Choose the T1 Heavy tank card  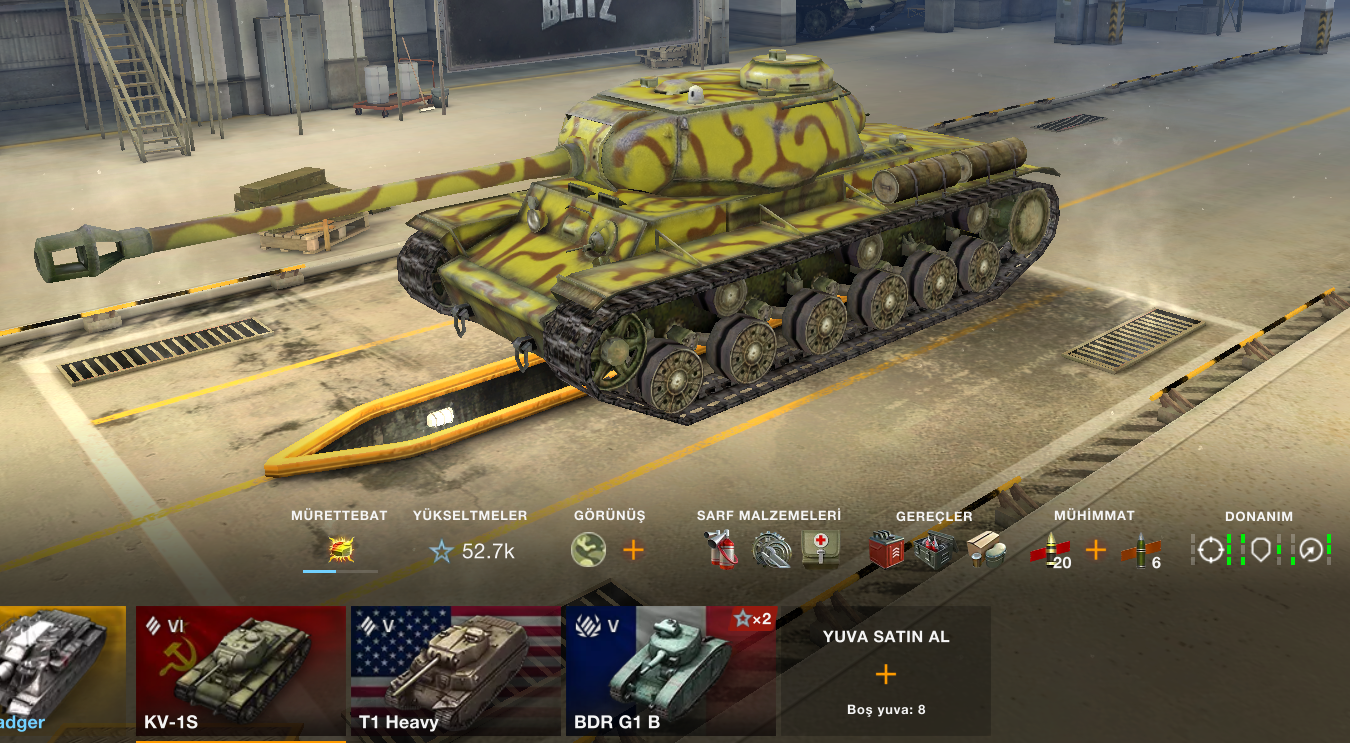pos(455,670)
